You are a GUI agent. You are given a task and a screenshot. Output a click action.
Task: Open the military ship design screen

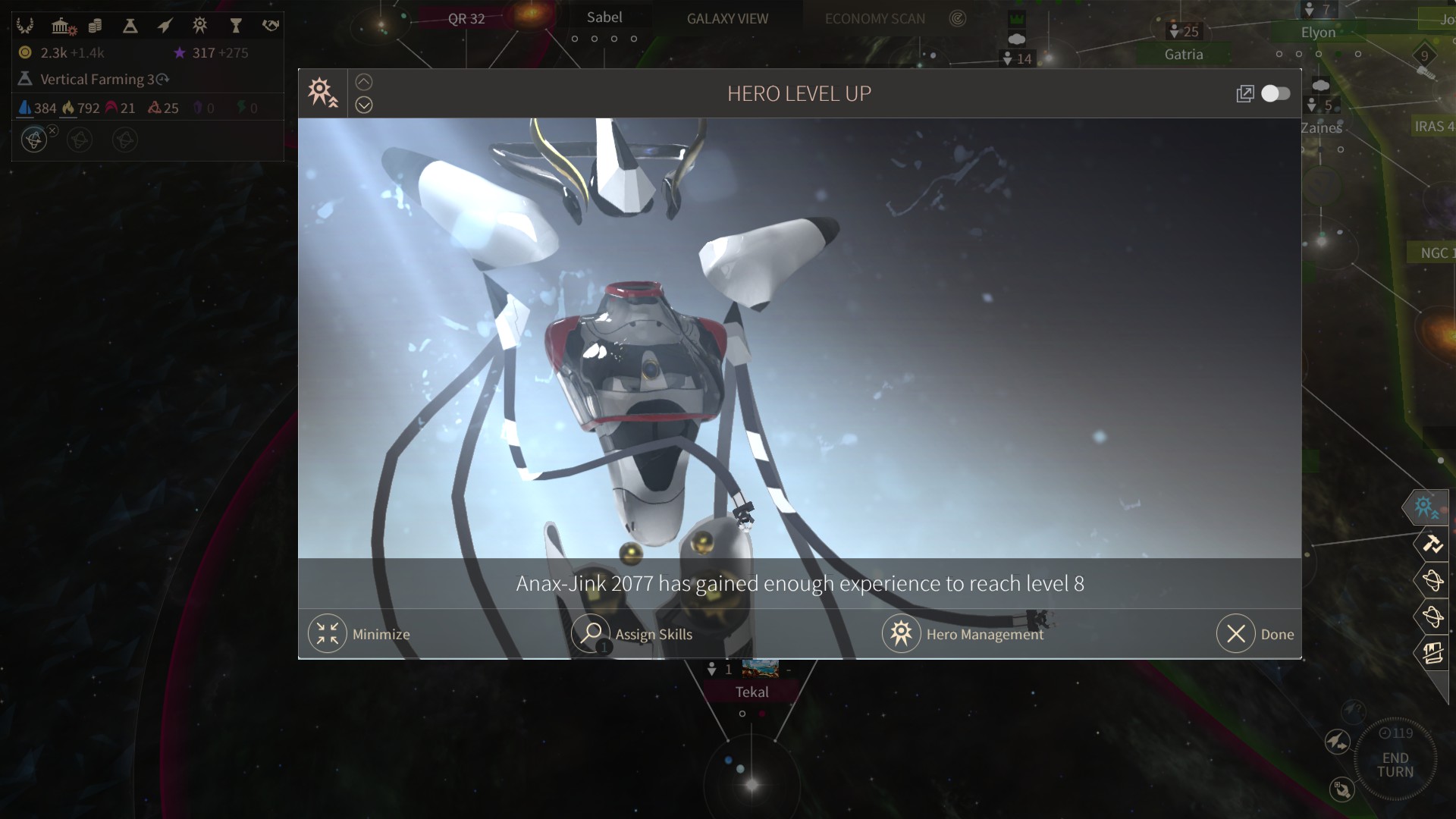(165, 27)
